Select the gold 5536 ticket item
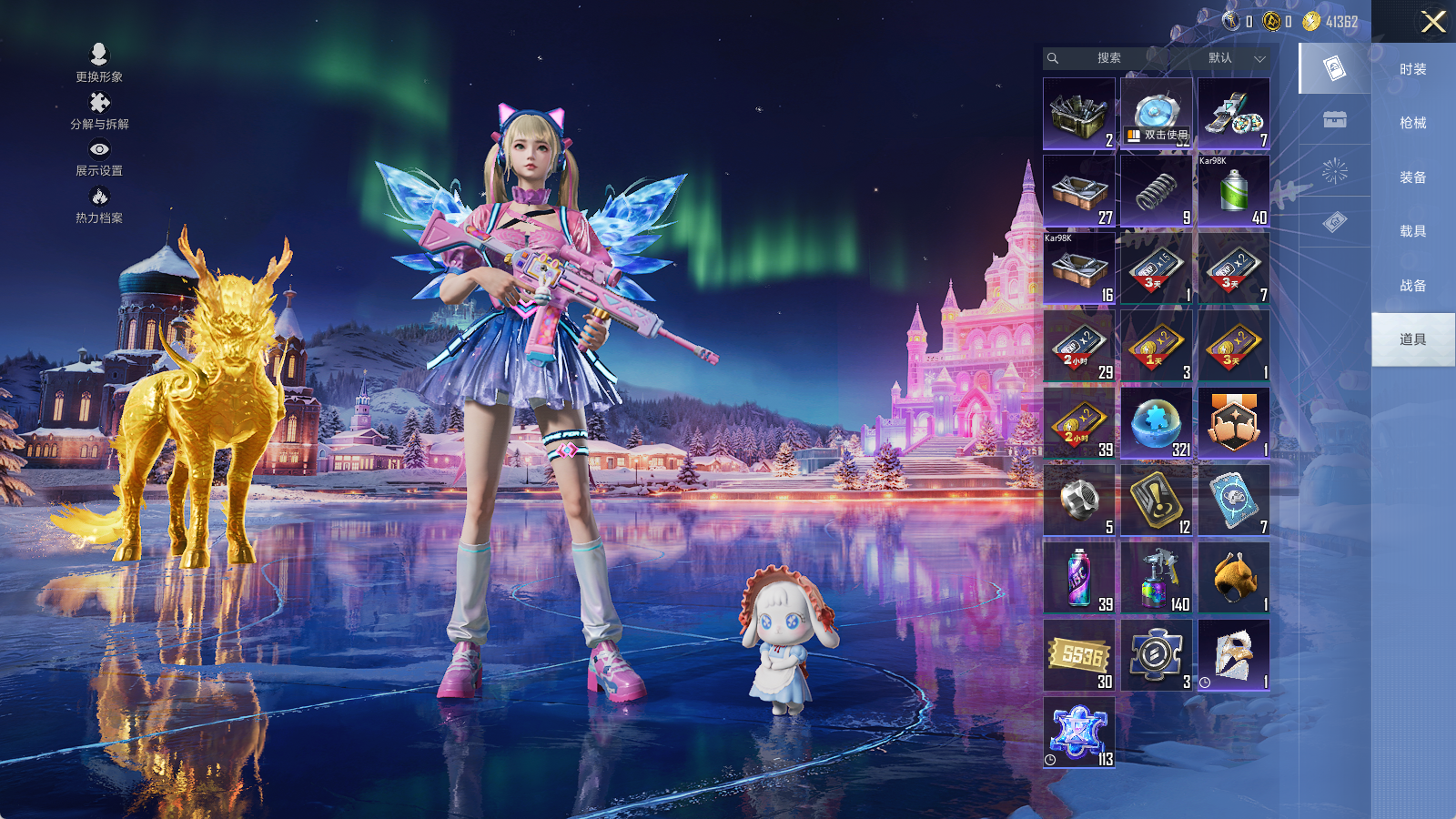The height and width of the screenshot is (819, 1456). click(x=1079, y=655)
